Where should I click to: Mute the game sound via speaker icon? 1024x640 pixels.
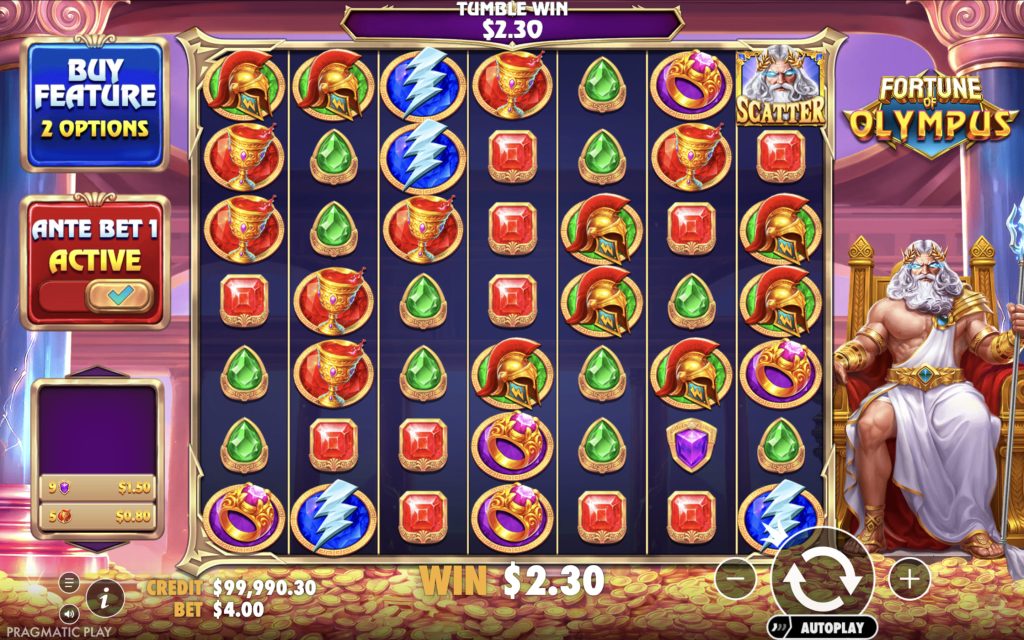pyautogui.click(x=69, y=612)
